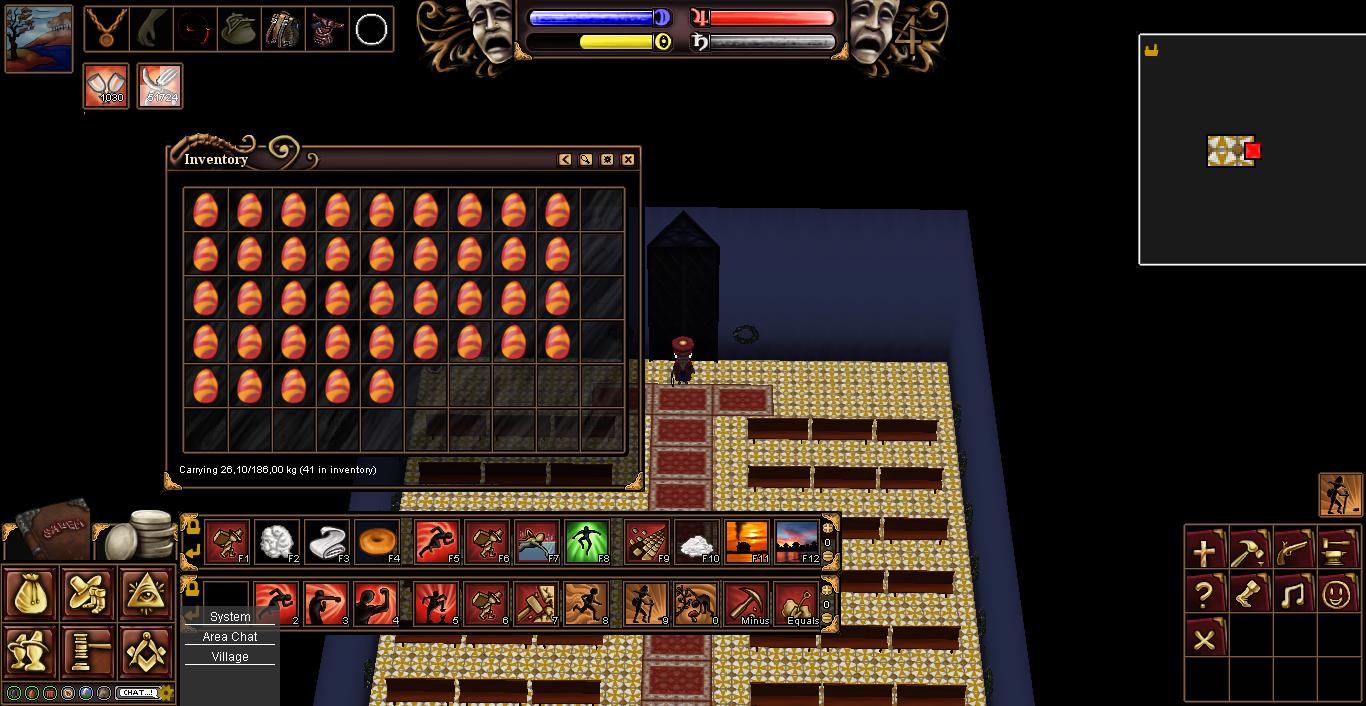
Task: Close the Inventory window
Action: point(628,160)
